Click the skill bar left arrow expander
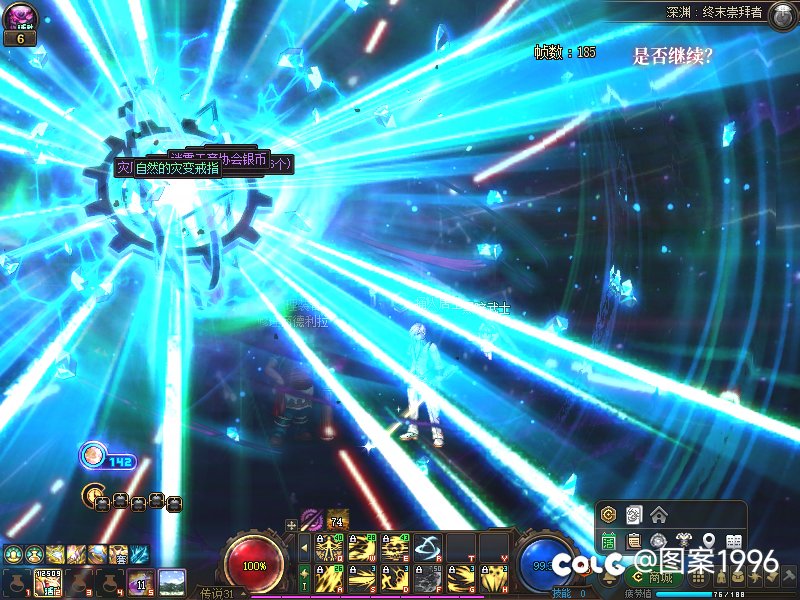This screenshot has width=800, height=600. [304, 547]
